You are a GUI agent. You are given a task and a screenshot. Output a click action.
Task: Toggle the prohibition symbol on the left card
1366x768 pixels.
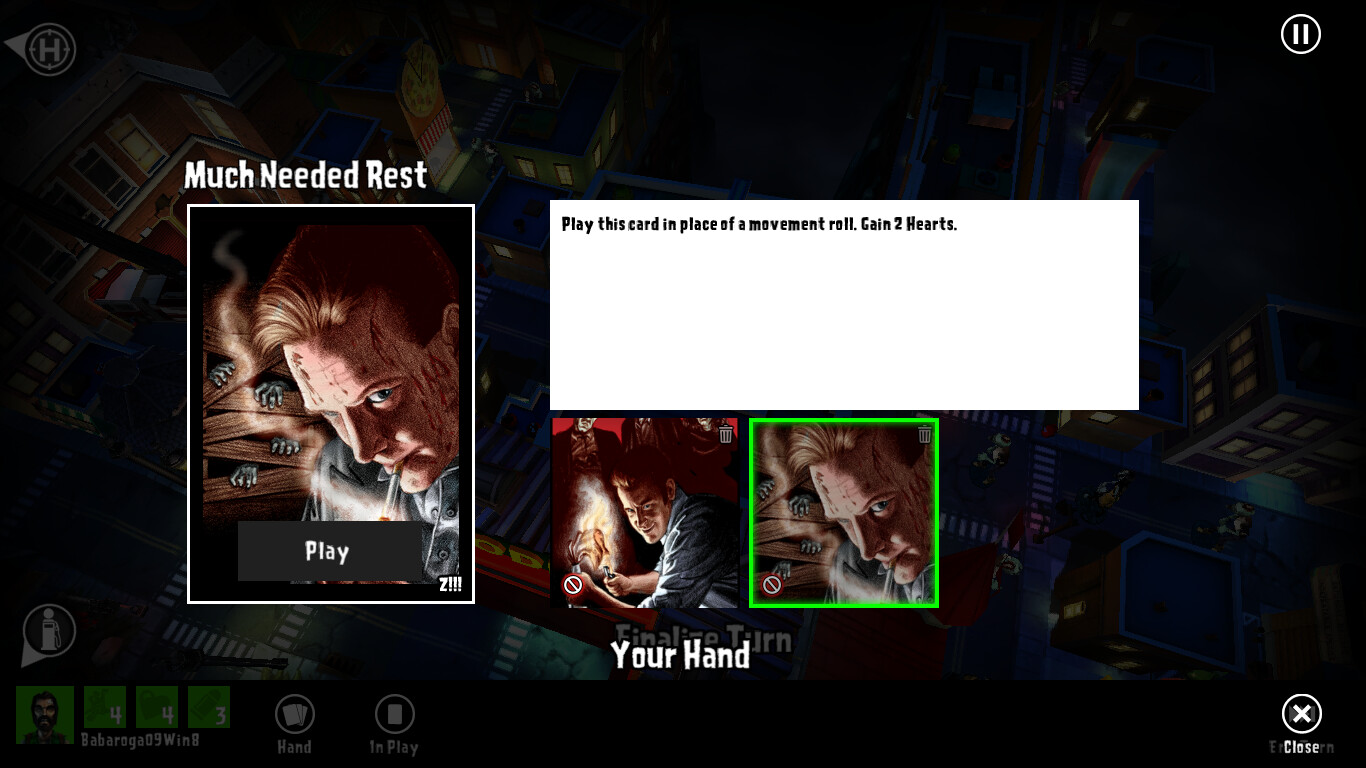point(572,585)
